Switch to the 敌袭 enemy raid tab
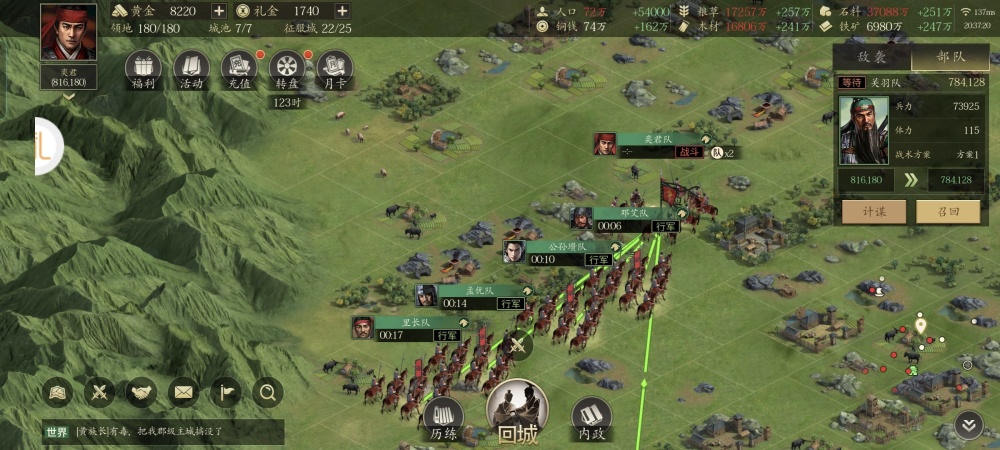1000x450 pixels. click(872, 58)
